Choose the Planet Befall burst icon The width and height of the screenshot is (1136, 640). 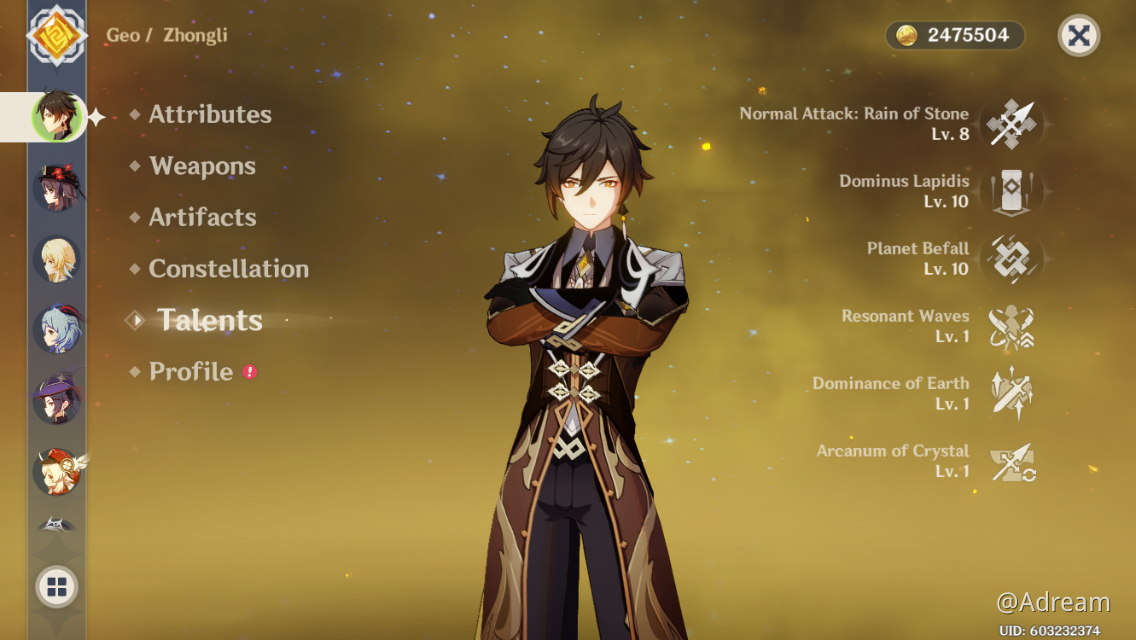pyautogui.click(x=1011, y=258)
